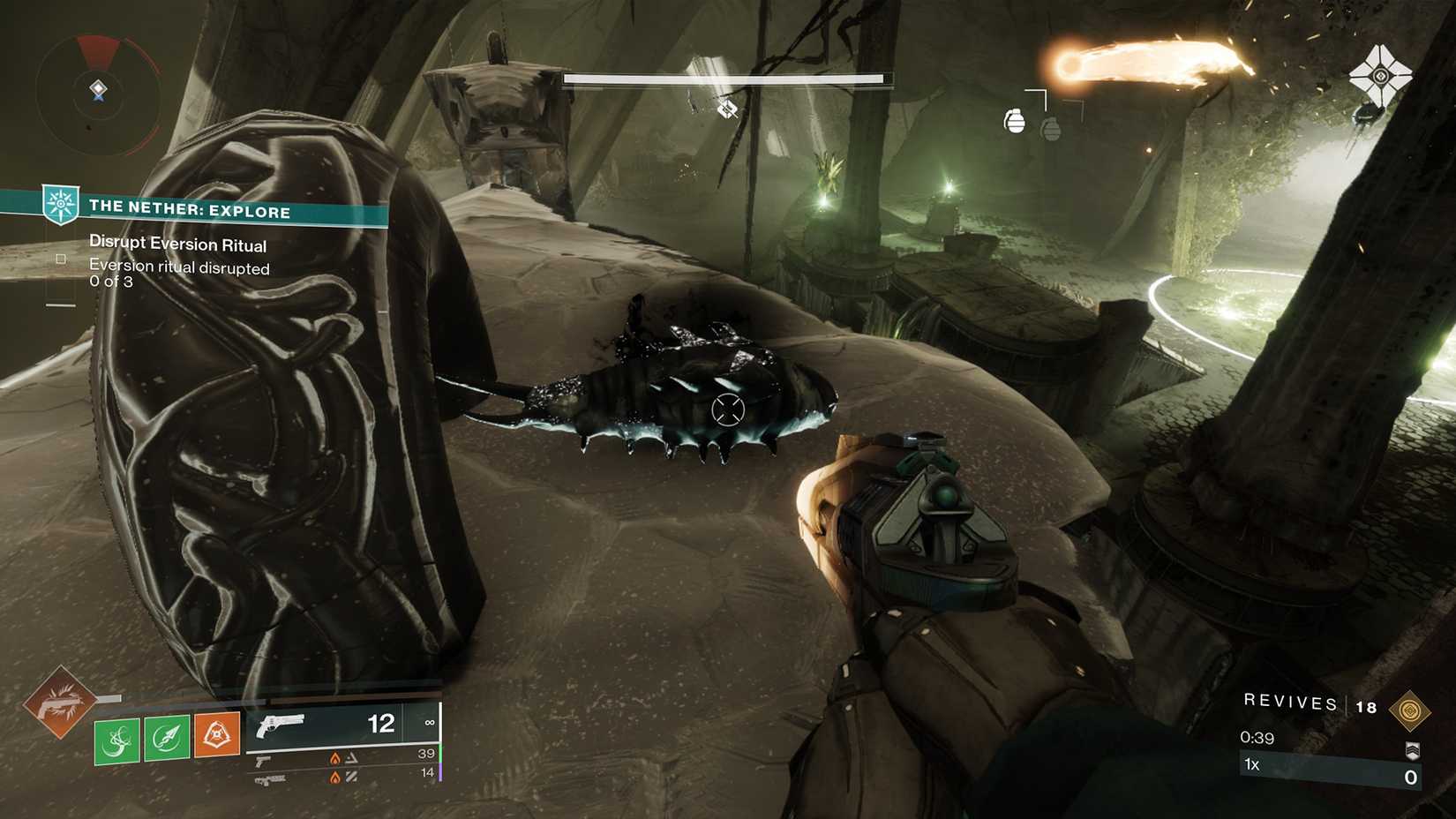Click the silver chevron rank icon
The image size is (1456, 819).
coord(1413,751)
